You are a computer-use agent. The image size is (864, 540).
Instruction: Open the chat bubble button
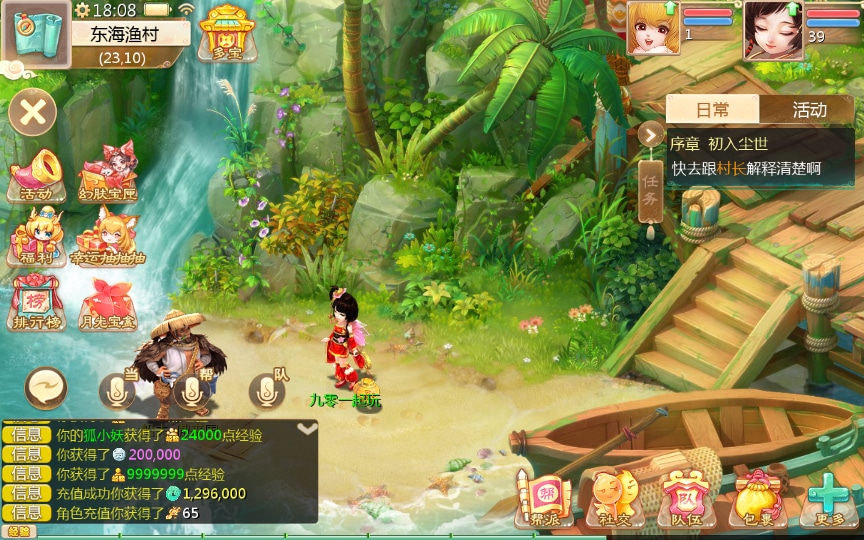tap(46, 388)
